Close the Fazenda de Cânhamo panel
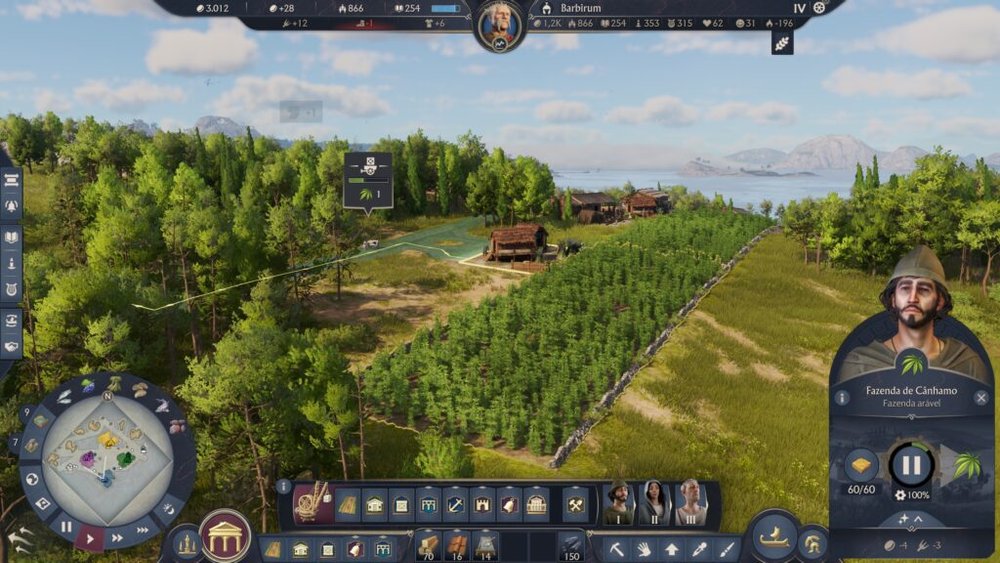Image resolution: width=1000 pixels, height=563 pixels. [982, 398]
